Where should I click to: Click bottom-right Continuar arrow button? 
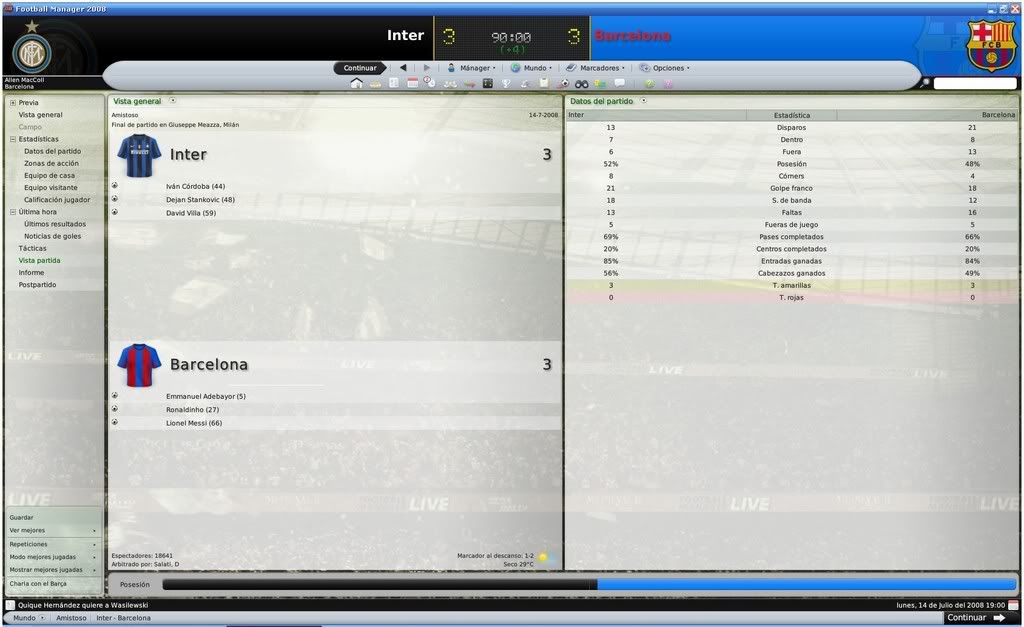click(974, 618)
